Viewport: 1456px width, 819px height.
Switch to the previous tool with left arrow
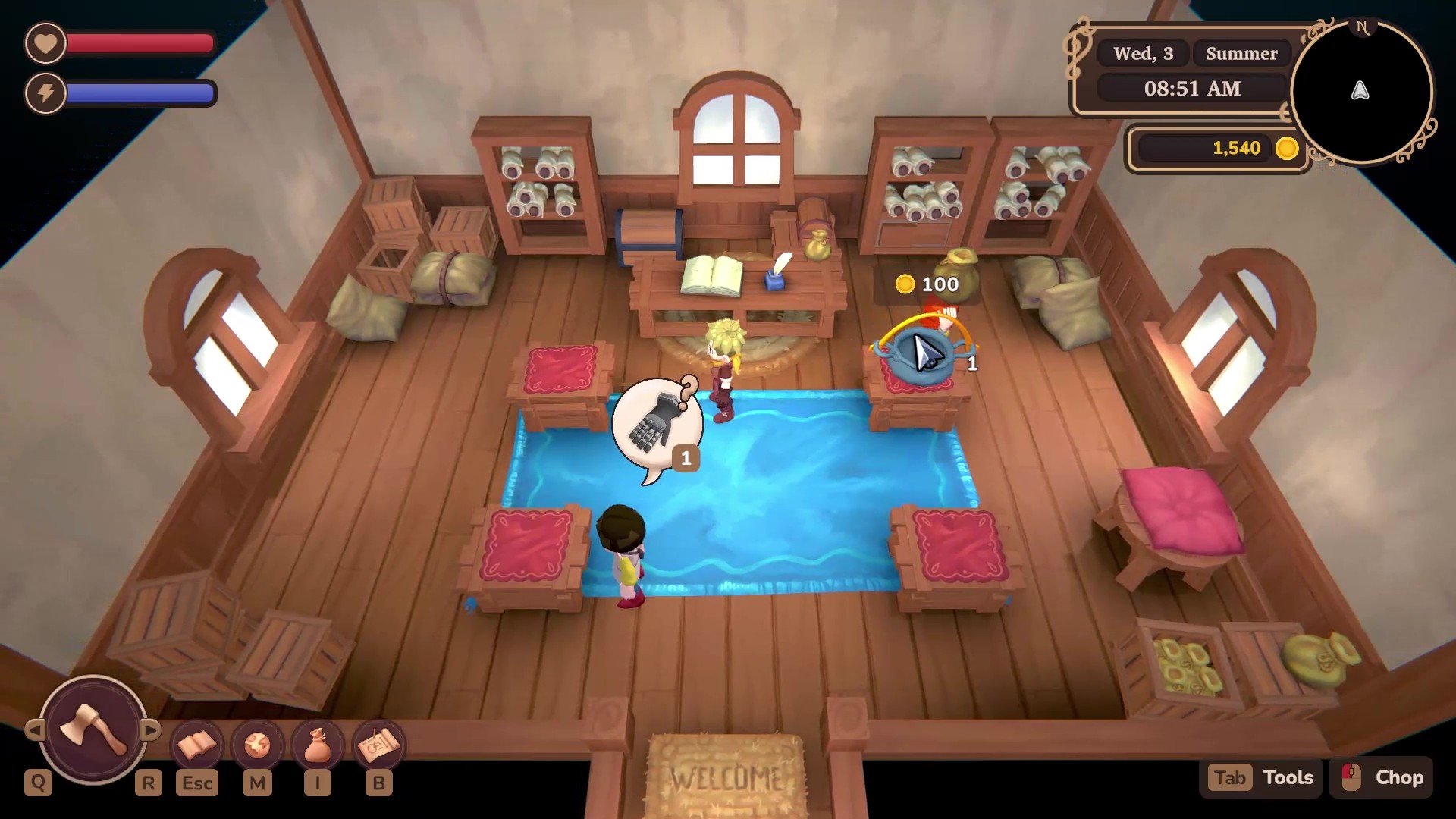click(x=34, y=730)
